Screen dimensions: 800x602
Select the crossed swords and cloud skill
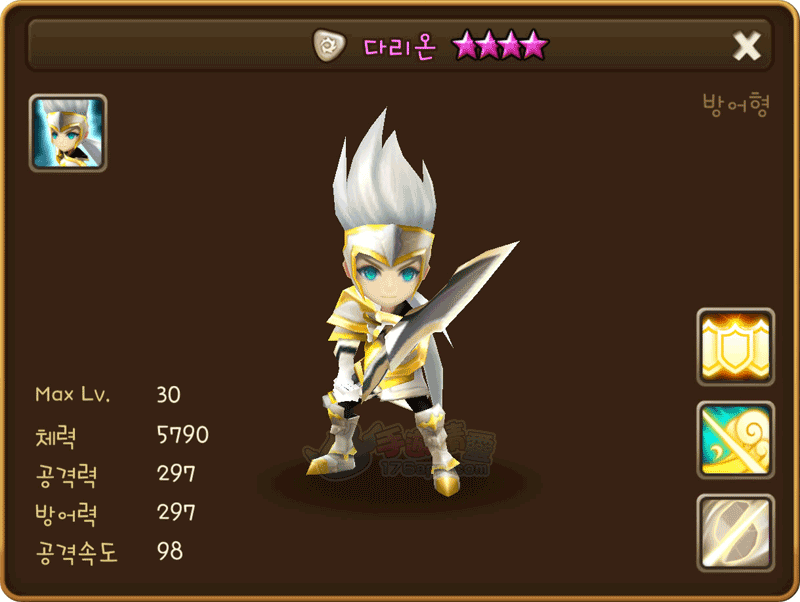(x=735, y=440)
